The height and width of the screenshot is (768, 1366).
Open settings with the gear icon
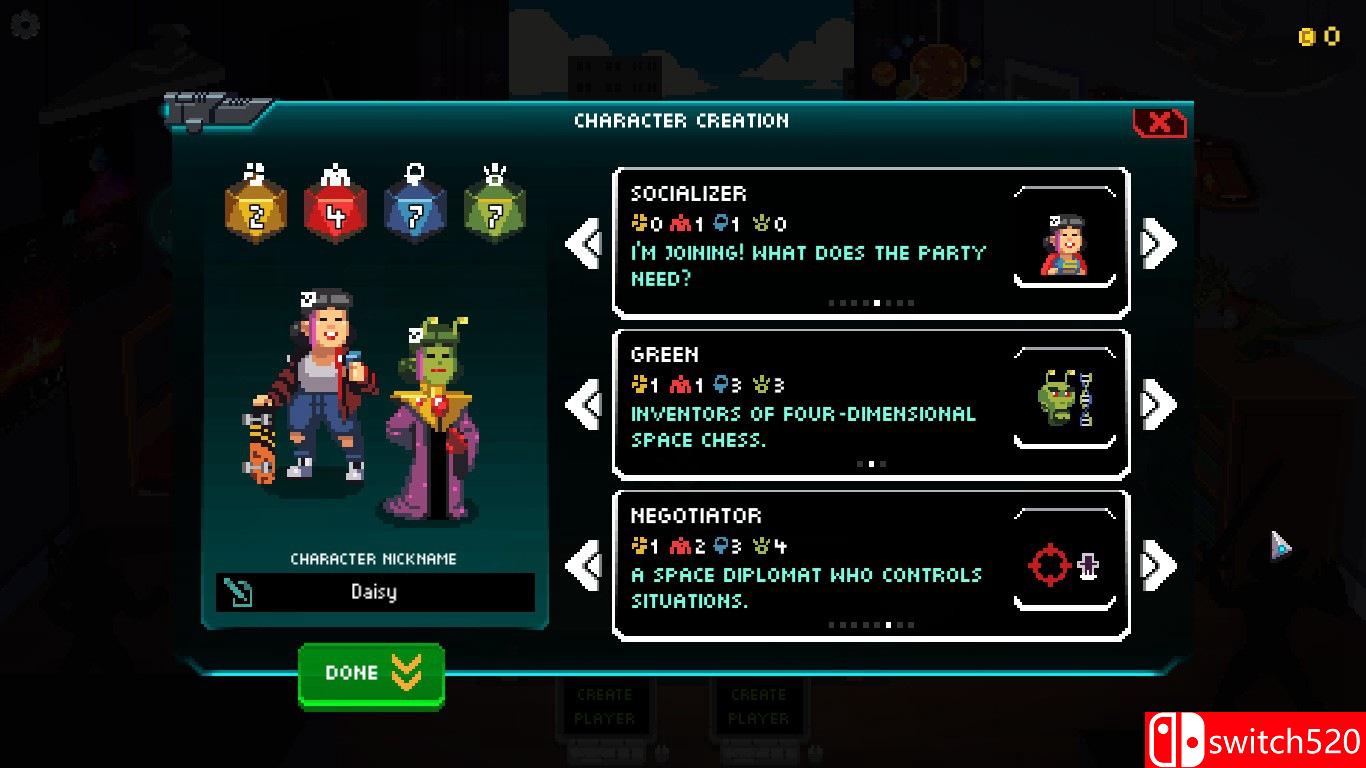point(24,25)
